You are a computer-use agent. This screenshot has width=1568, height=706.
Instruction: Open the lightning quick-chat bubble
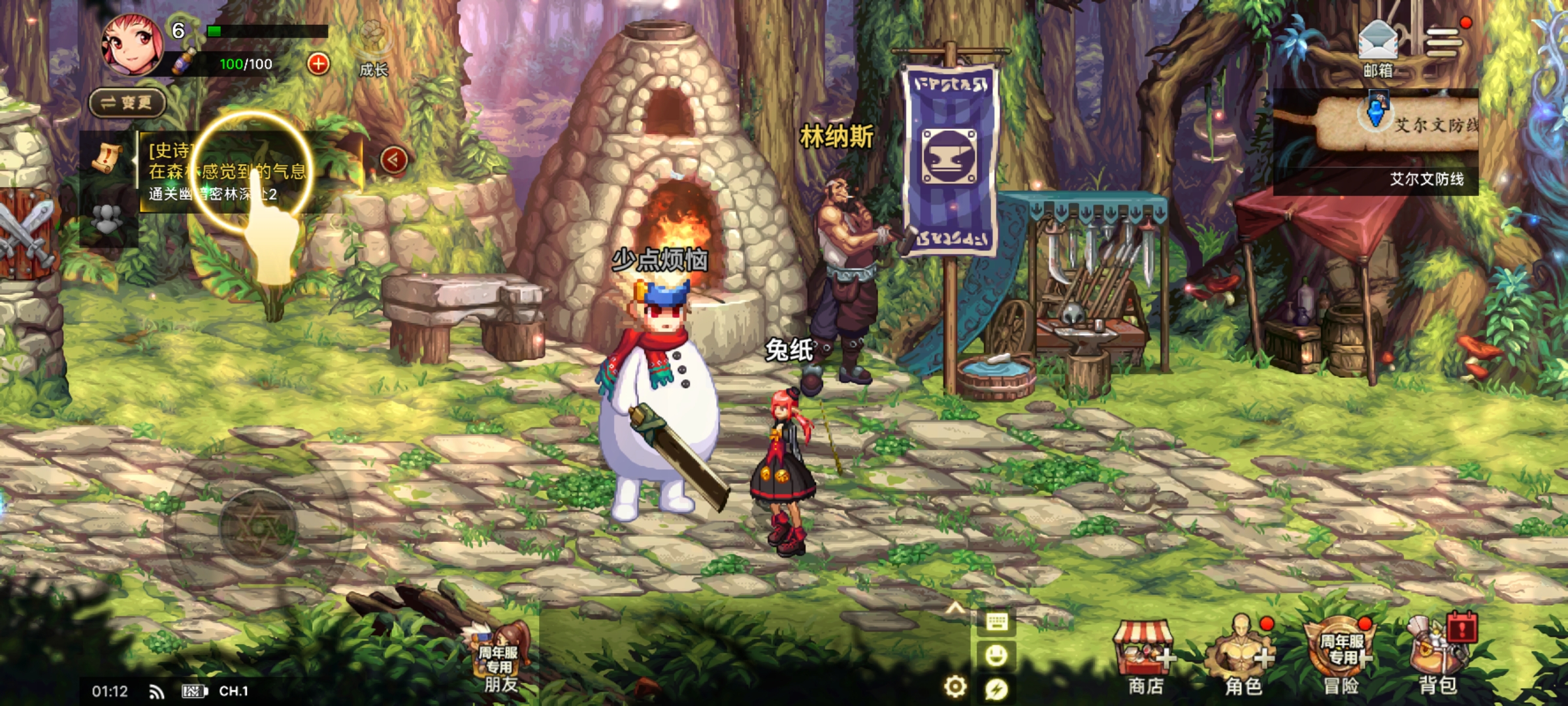(996, 688)
